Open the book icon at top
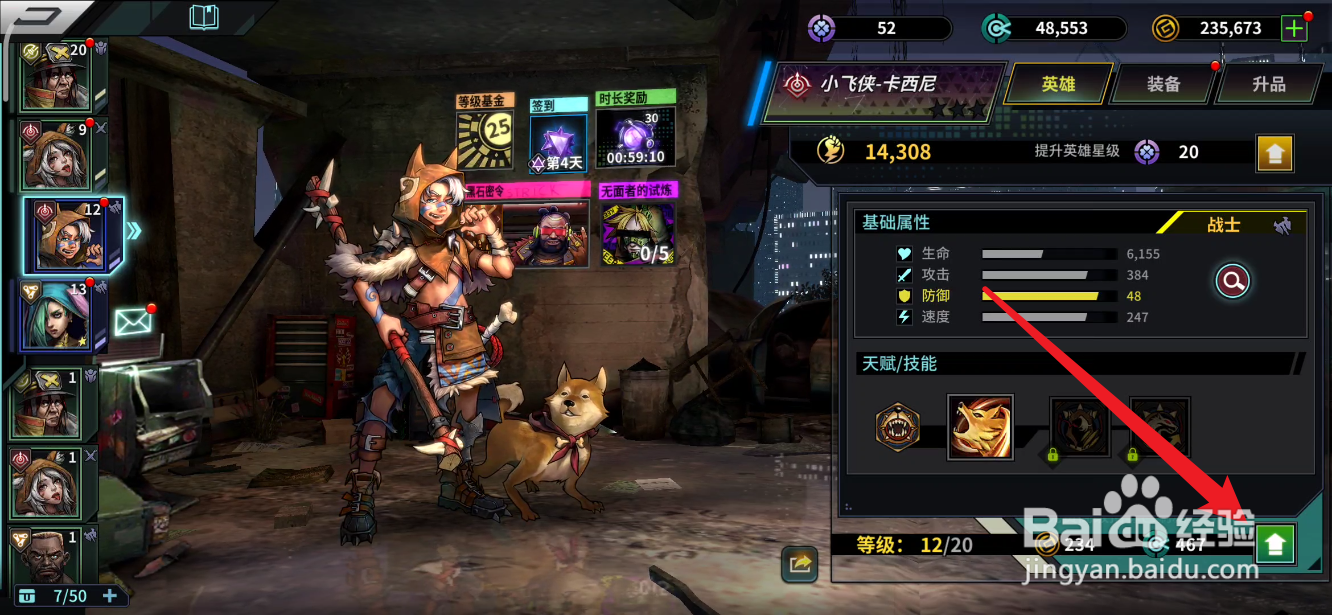The width and height of the screenshot is (1332, 615). [204, 16]
